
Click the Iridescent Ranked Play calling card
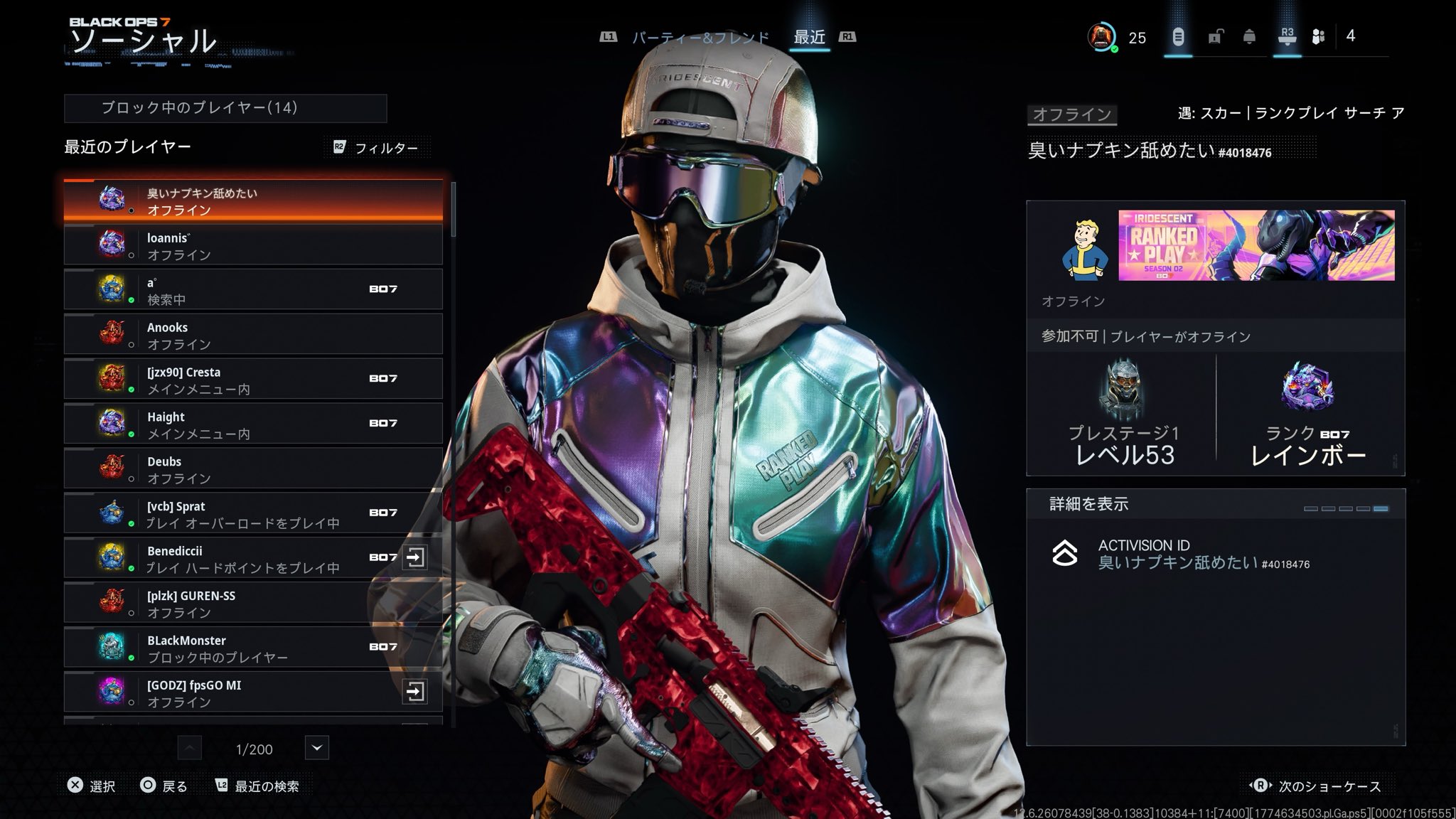click(x=1256, y=245)
